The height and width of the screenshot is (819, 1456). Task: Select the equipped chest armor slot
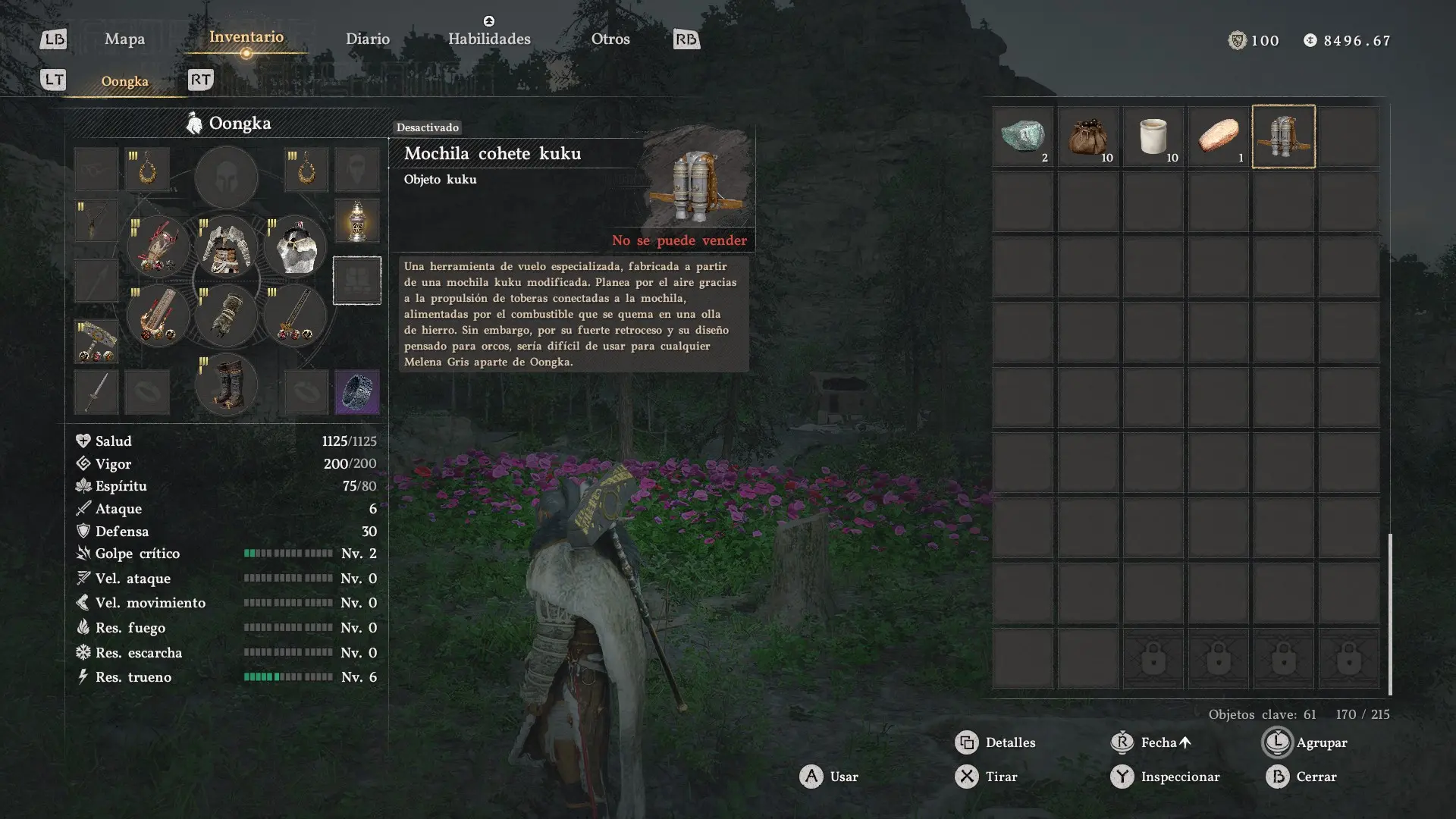click(226, 247)
